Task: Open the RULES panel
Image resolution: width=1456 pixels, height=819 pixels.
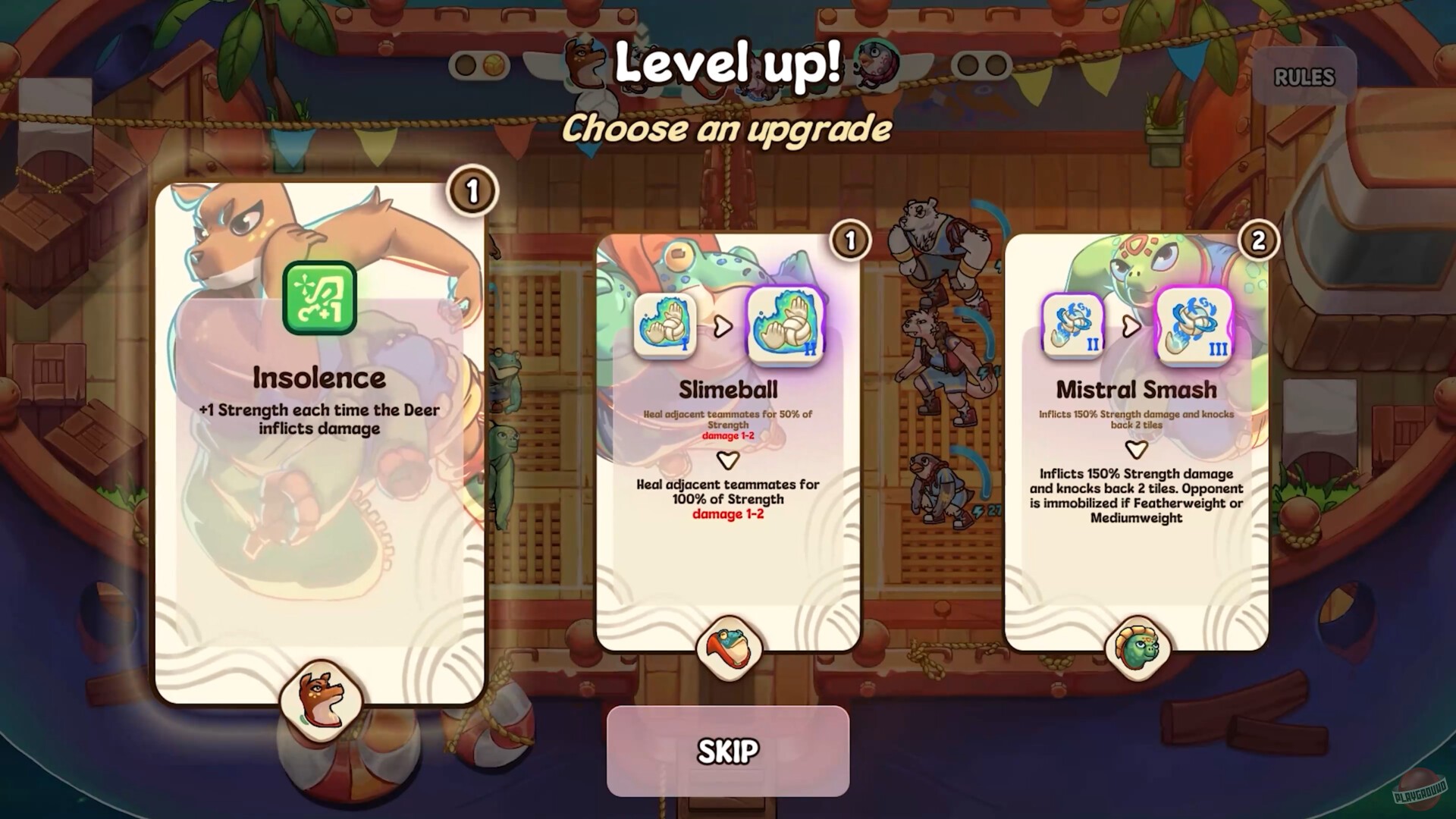Action: pos(1304,77)
